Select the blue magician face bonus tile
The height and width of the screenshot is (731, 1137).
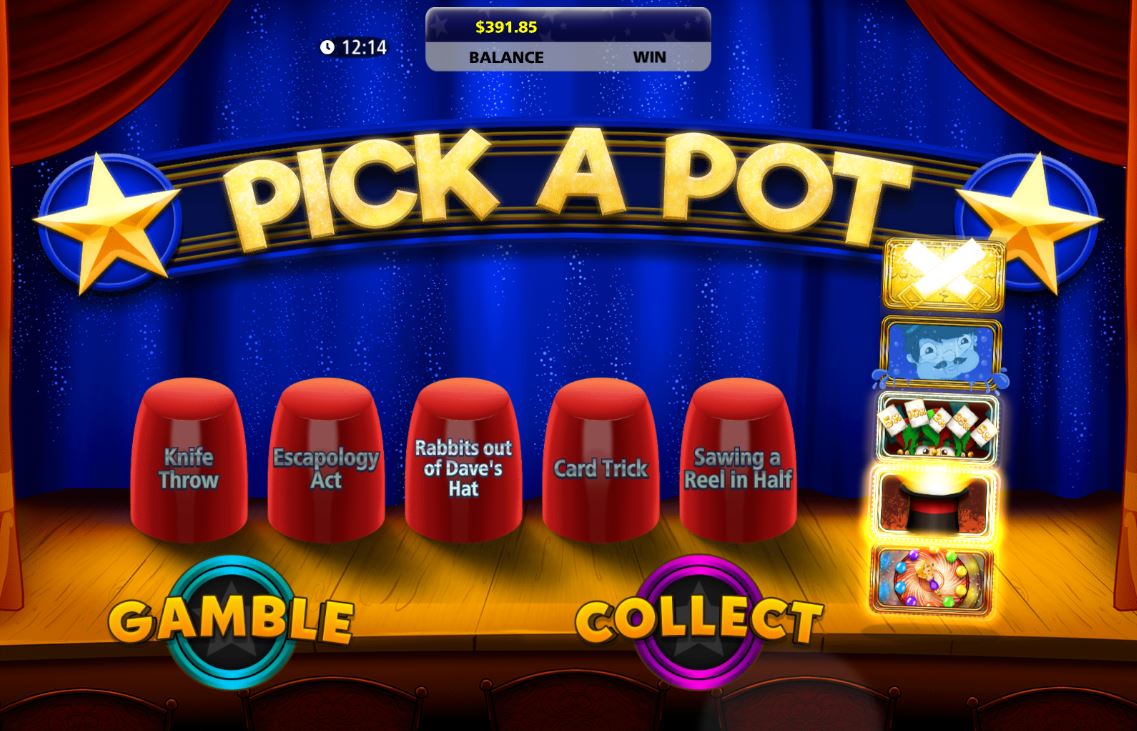[940, 354]
